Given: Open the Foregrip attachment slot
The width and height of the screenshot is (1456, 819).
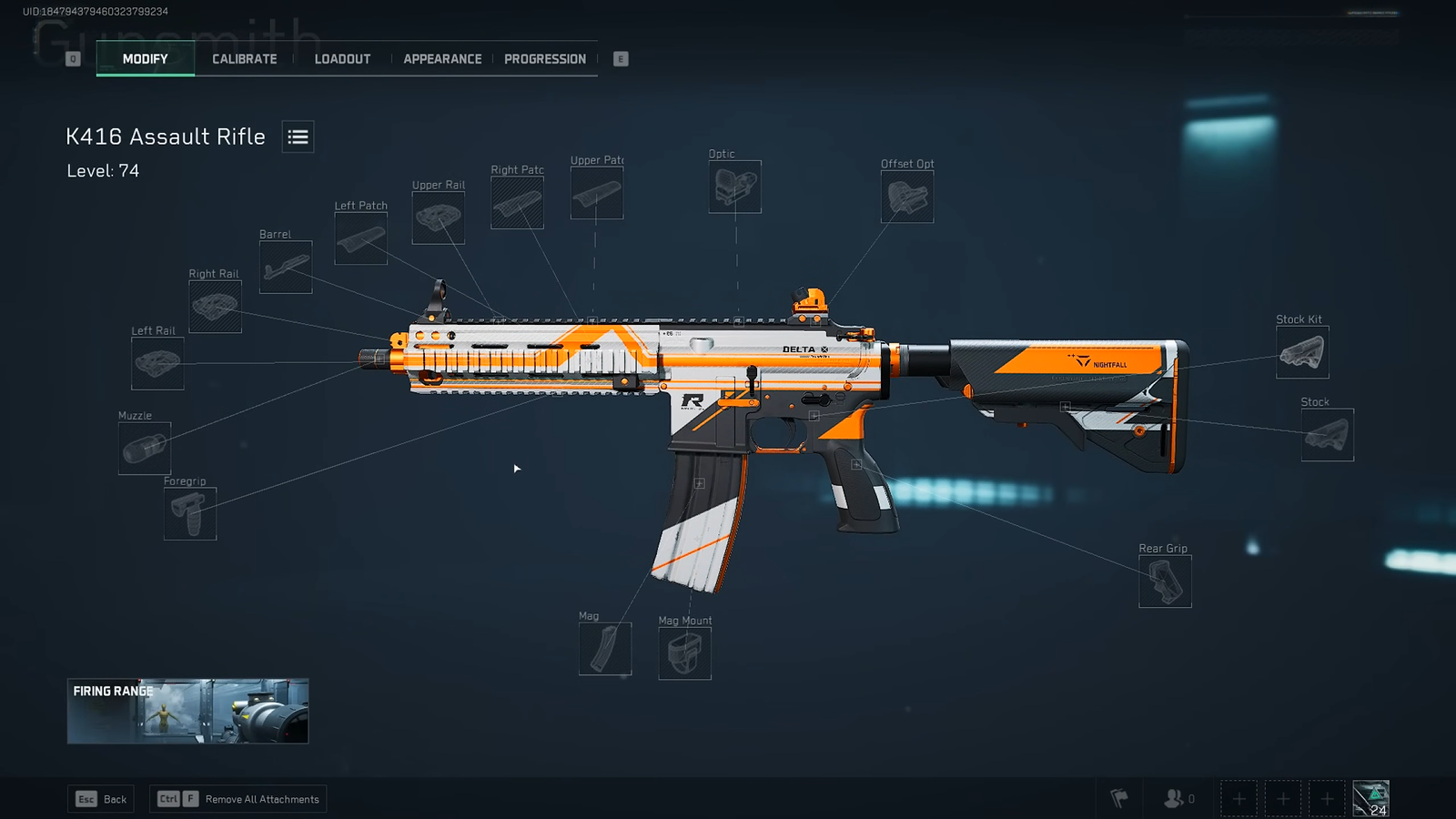Looking at the screenshot, I should (190, 513).
